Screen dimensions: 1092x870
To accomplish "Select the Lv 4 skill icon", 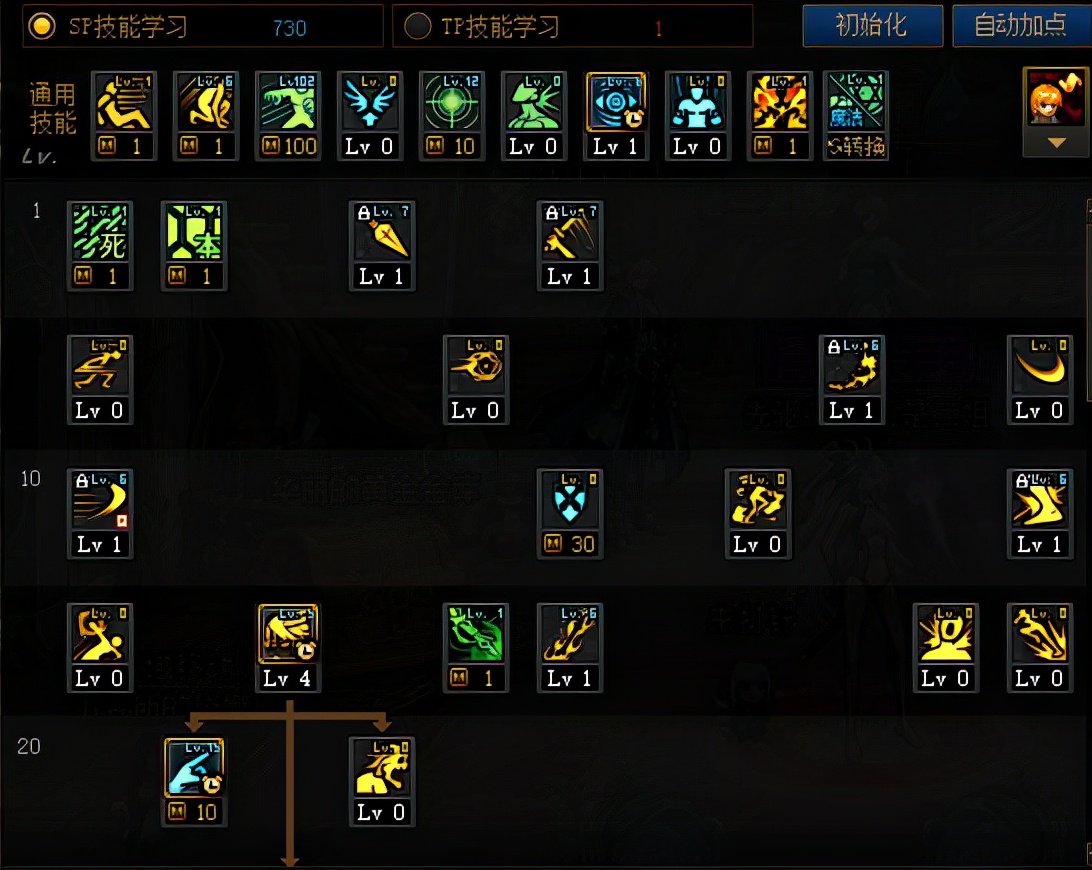I will (288, 637).
